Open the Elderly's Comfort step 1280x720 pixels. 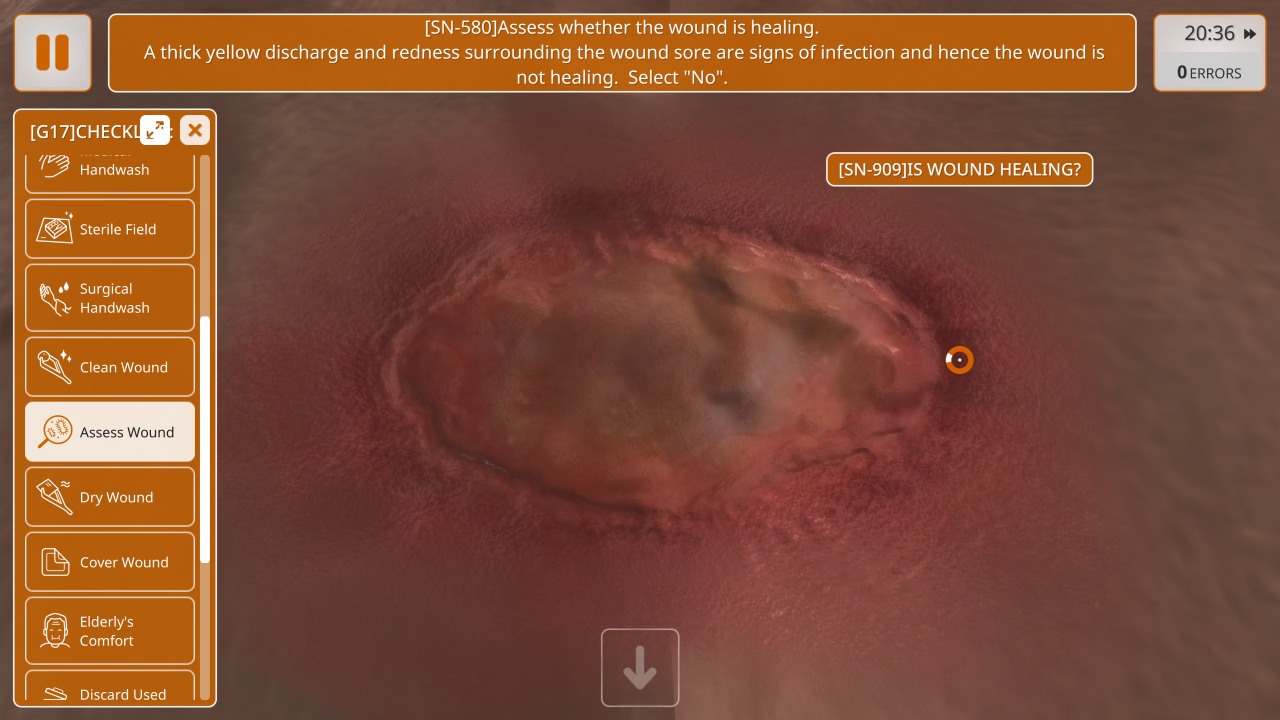click(110, 631)
